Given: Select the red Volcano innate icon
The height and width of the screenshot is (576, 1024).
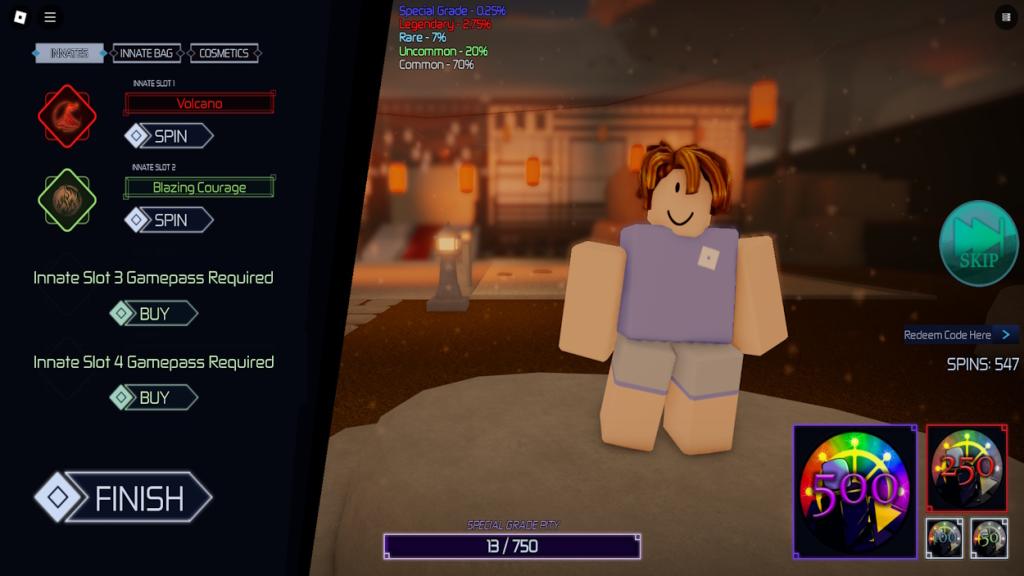Looking at the screenshot, I should pyautogui.click(x=67, y=116).
